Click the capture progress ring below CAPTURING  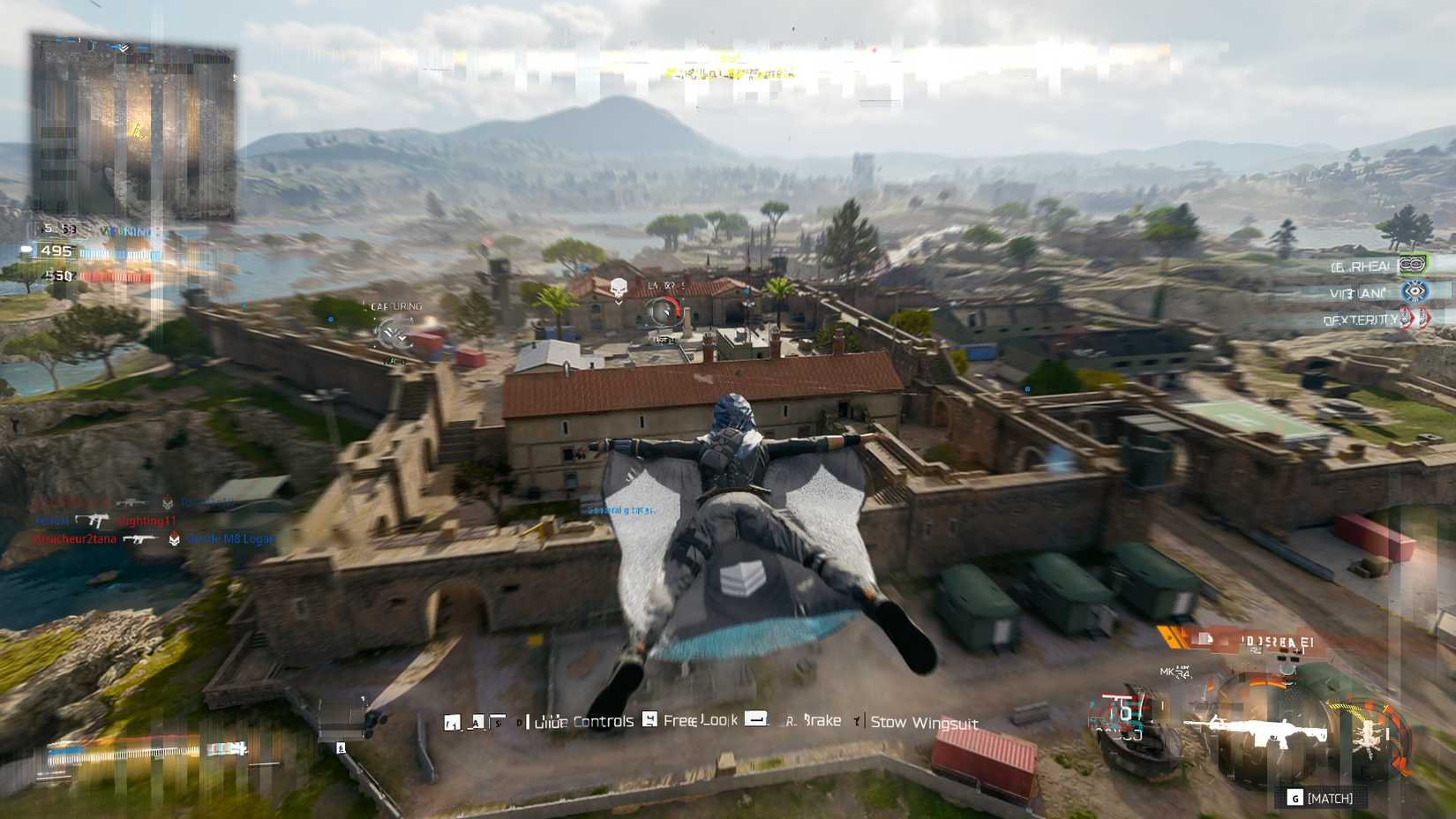pos(391,334)
